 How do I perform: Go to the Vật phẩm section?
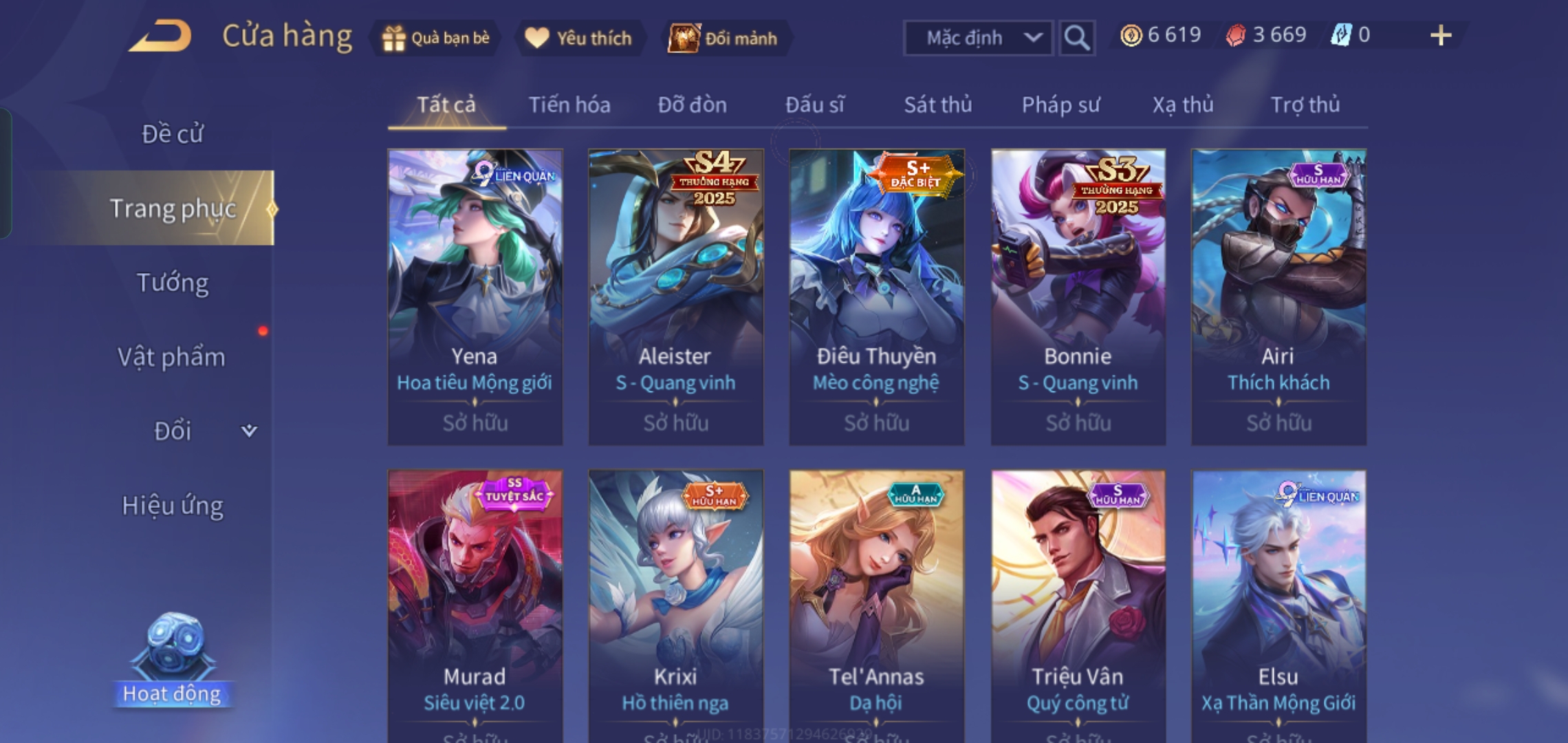click(x=172, y=357)
